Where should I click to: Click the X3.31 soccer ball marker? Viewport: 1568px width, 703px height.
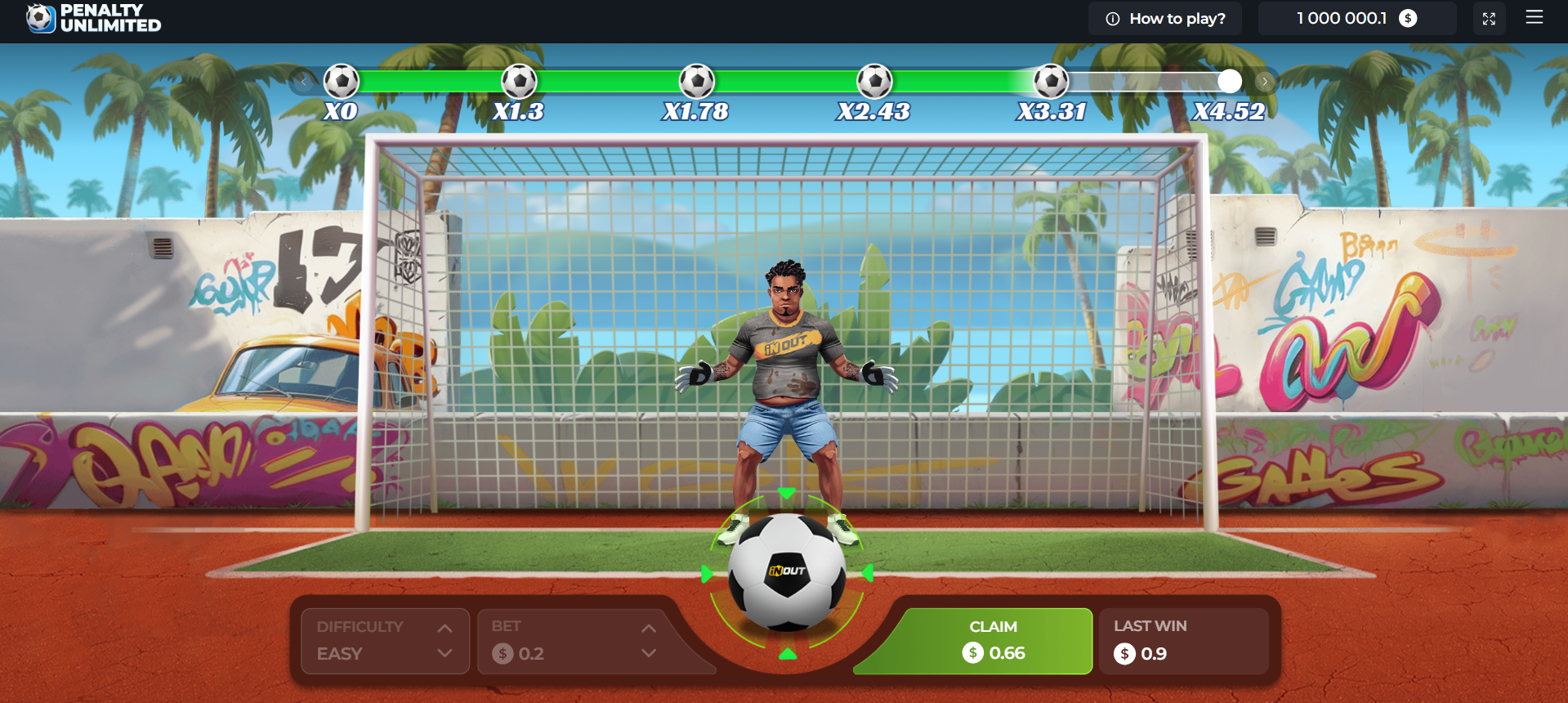1052,81
